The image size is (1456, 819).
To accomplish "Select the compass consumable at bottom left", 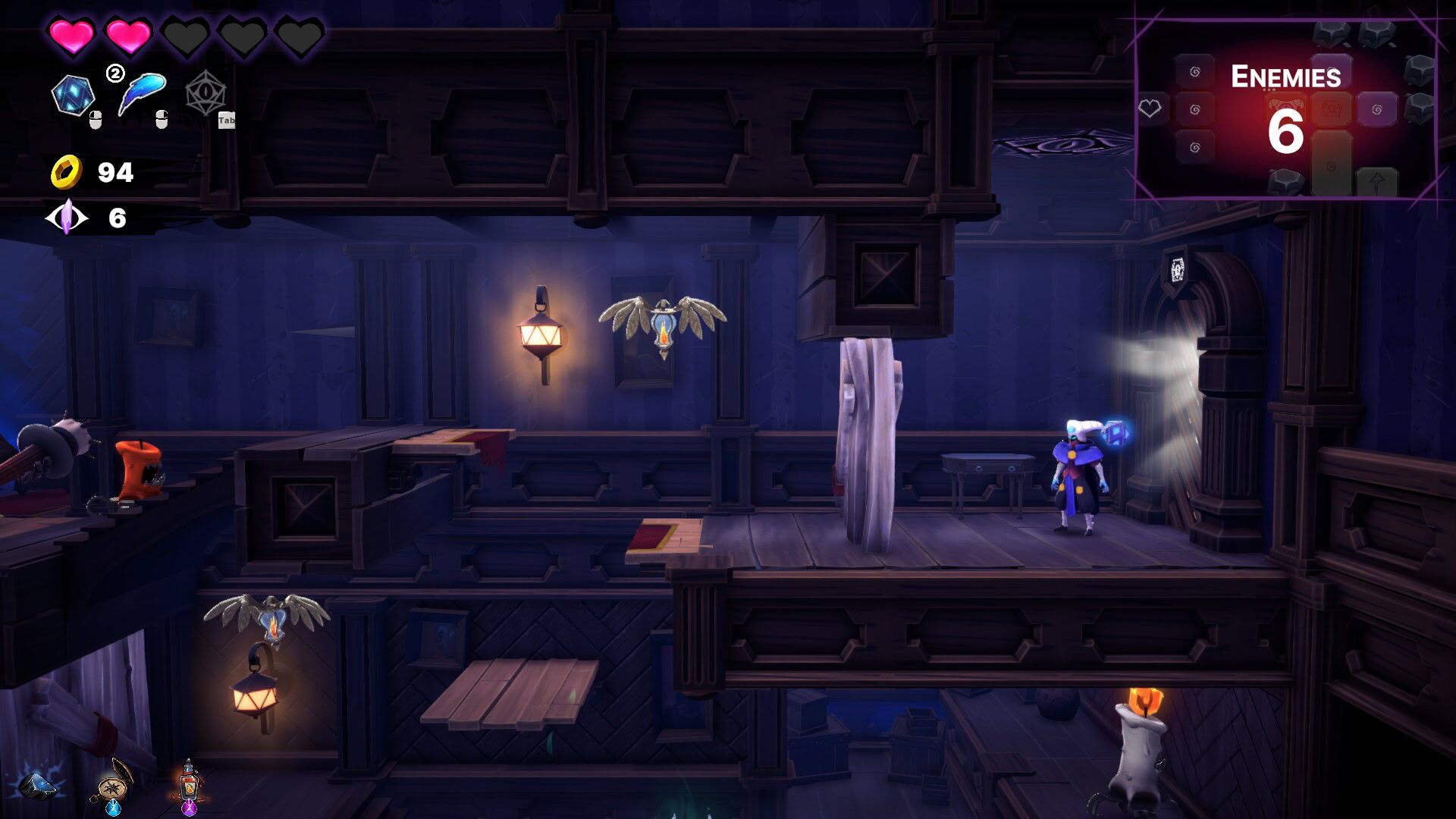I will [x=113, y=789].
